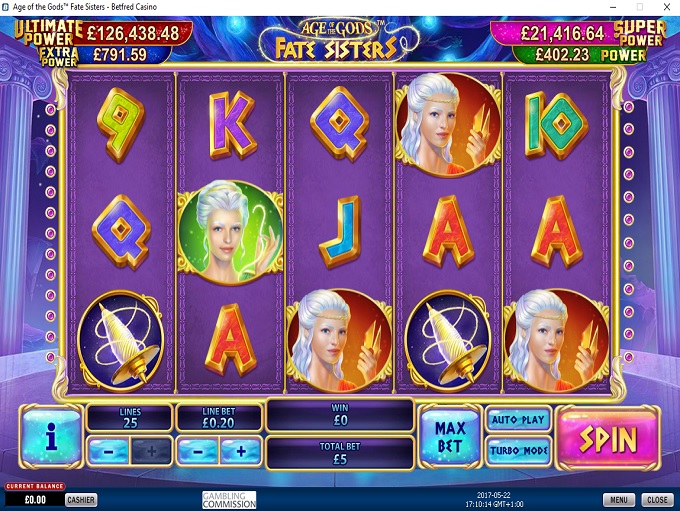Close the game window
Image resolution: width=680 pixels, height=511 pixels.
pos(657,500)
